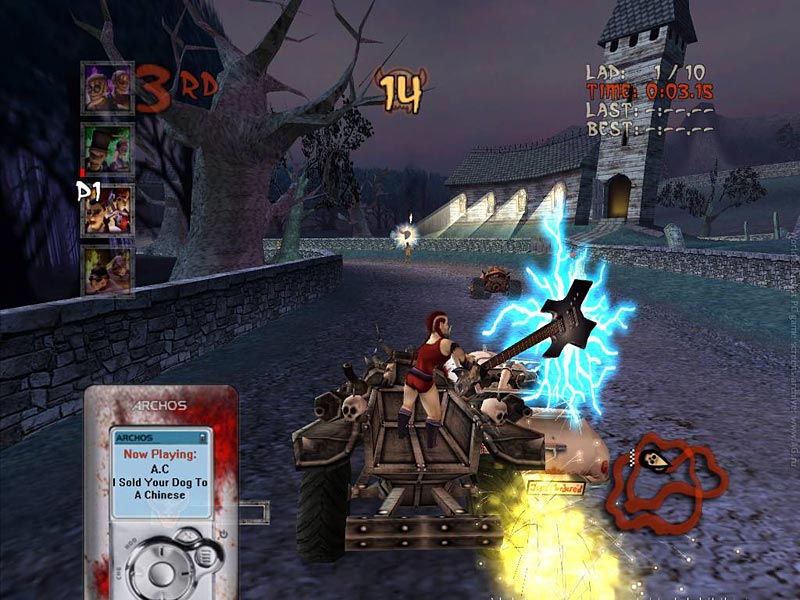Select the racer portrait with yellow-green background
Image resolution: width=800 pixels, height=600 pixels.
[107, 270]
